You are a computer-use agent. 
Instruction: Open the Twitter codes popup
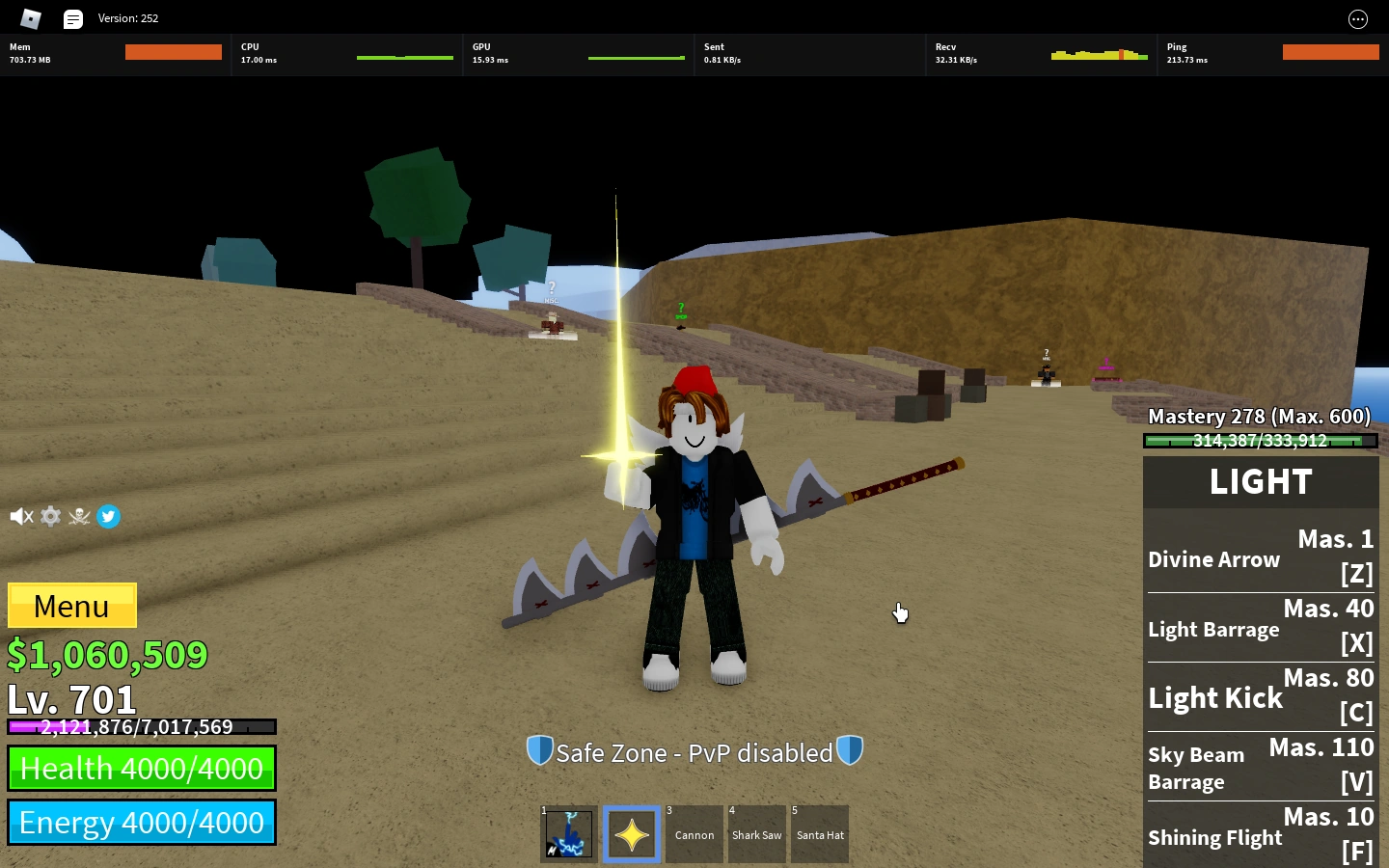[x=108, y=516]
